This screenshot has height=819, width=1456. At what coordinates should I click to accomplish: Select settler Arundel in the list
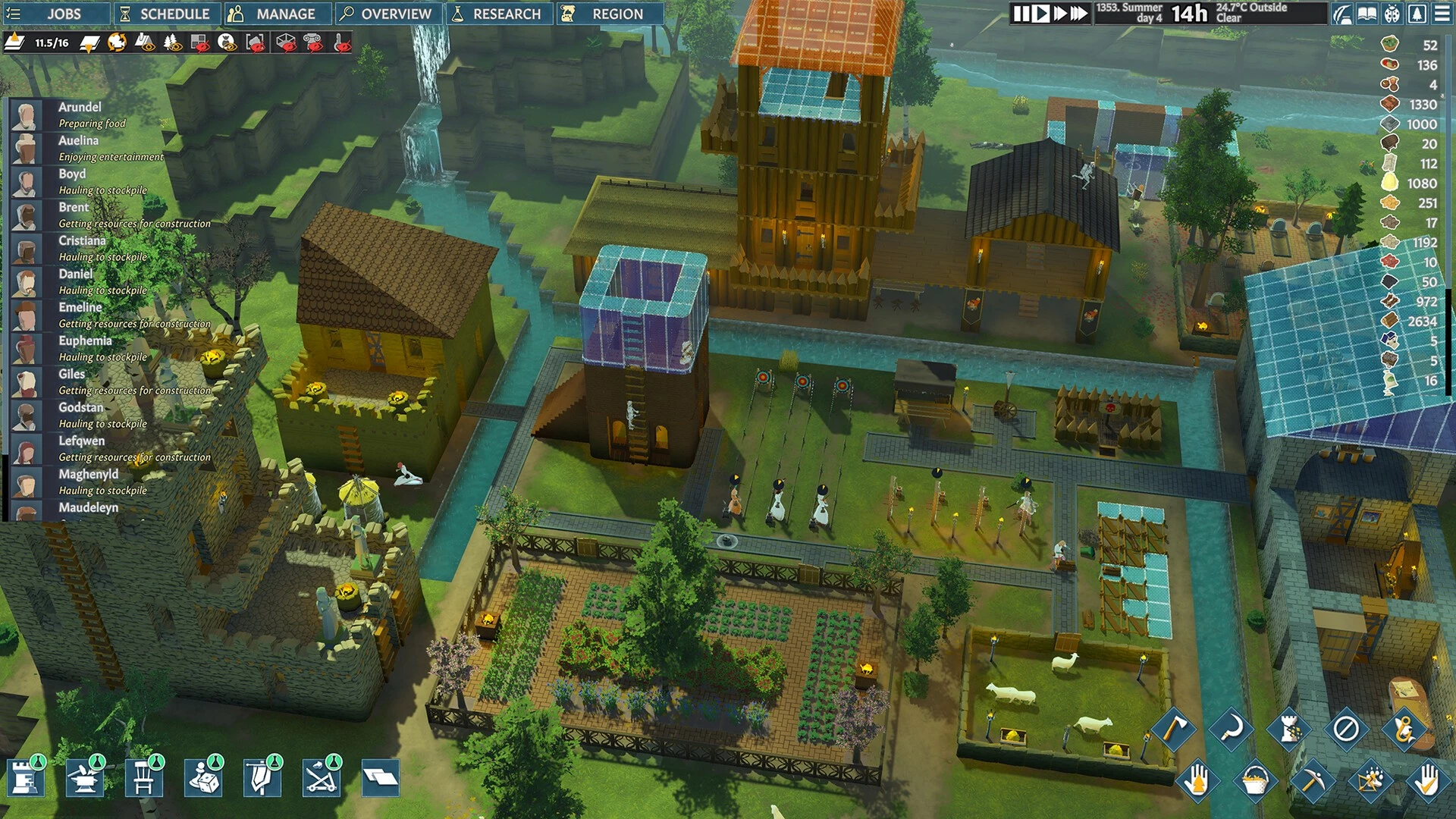80,107
